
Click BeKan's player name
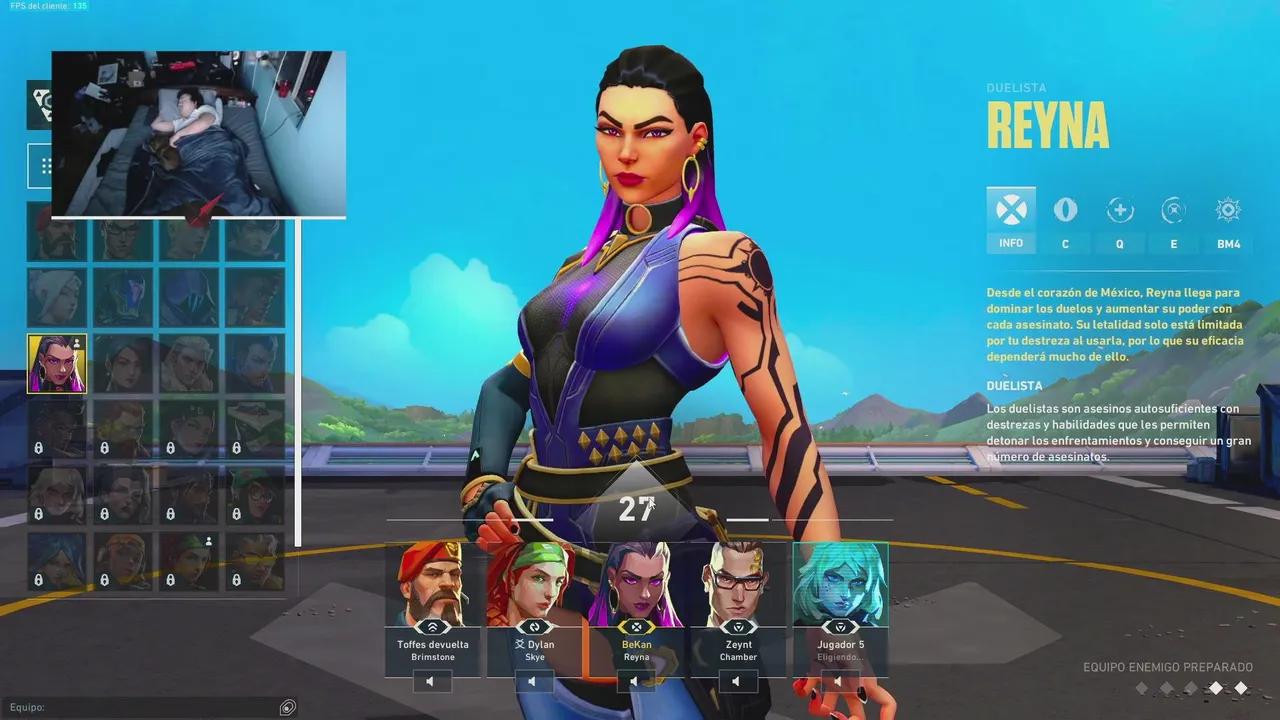point(637,645)
